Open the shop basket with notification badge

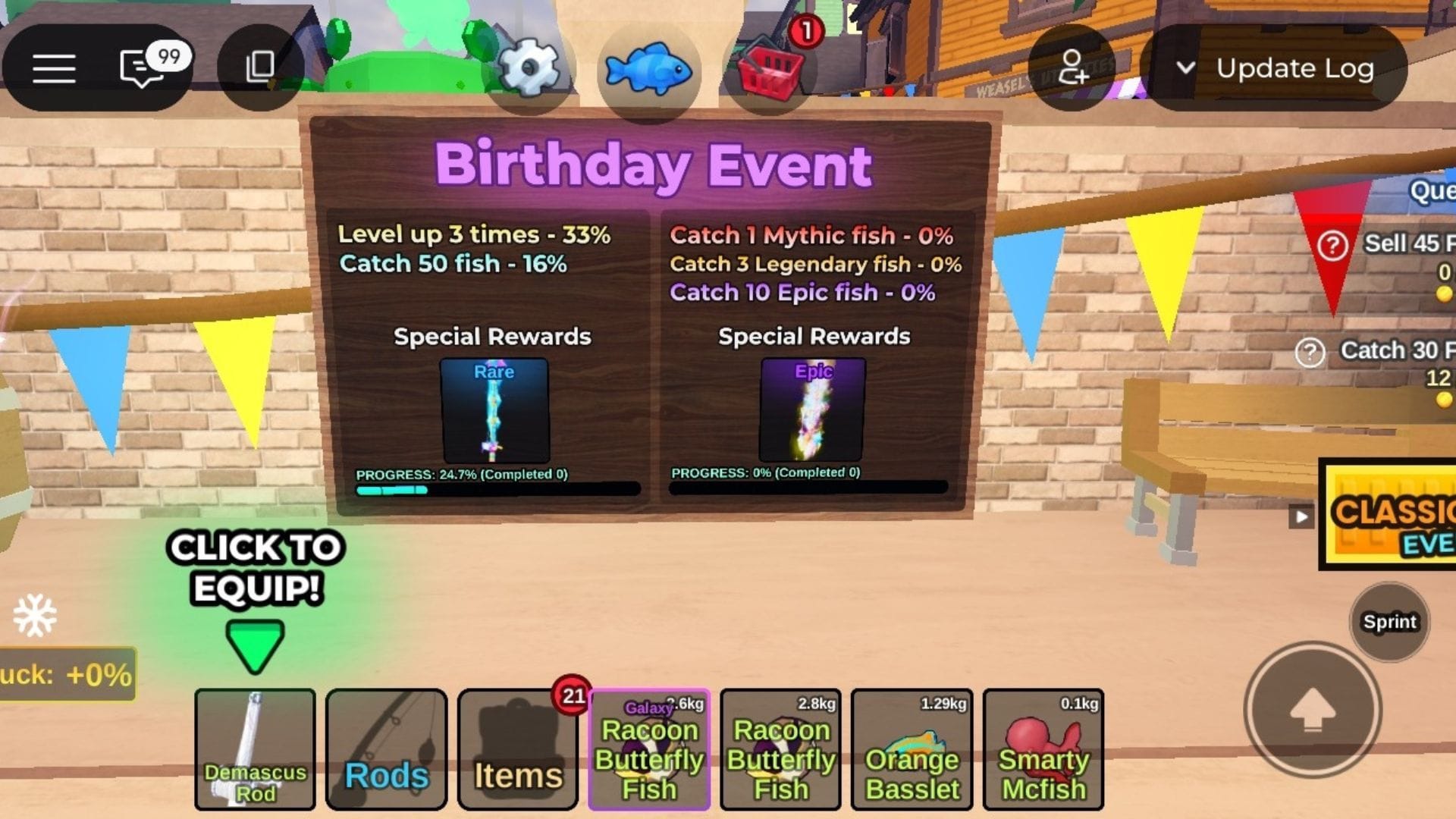766,69
